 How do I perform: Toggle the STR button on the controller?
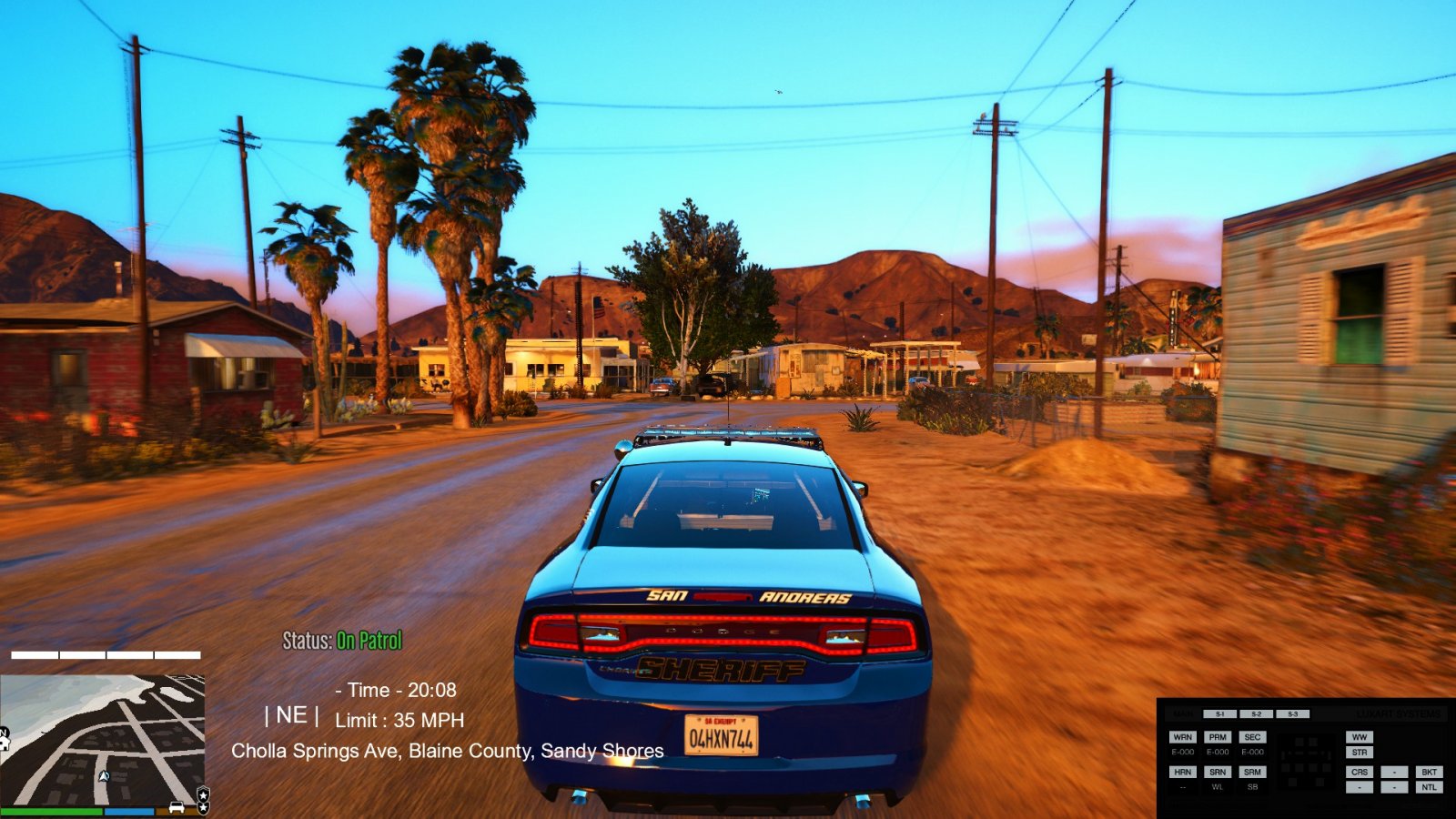1360,753
